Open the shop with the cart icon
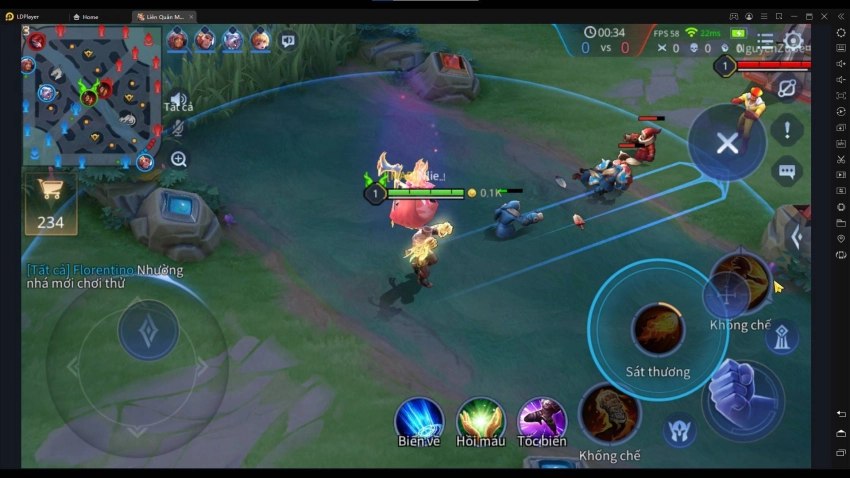850x478 pixels. pyautogui.click(x=51, y=201)
